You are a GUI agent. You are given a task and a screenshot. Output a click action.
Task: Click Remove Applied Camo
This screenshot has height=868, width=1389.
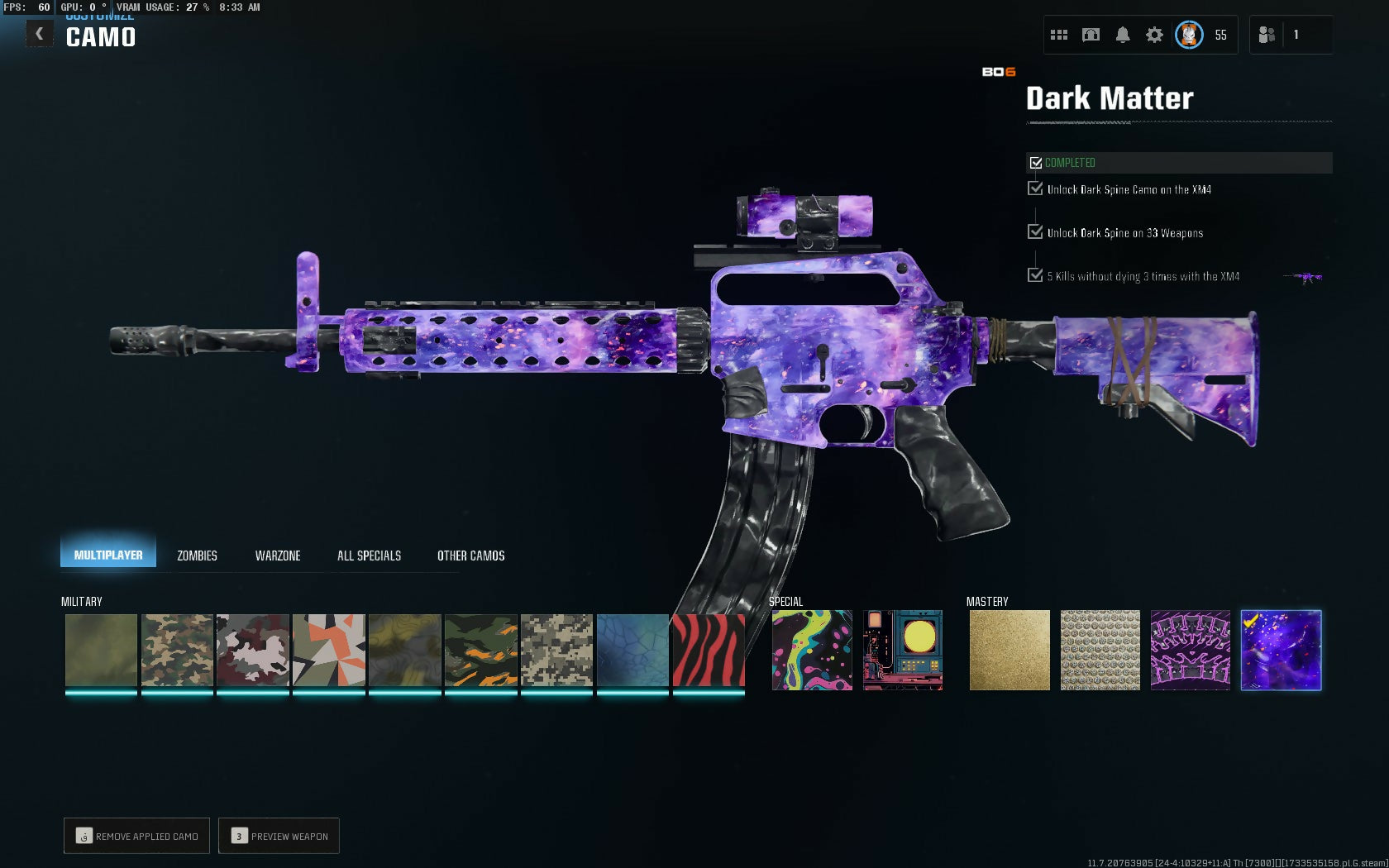click(137, 836)
